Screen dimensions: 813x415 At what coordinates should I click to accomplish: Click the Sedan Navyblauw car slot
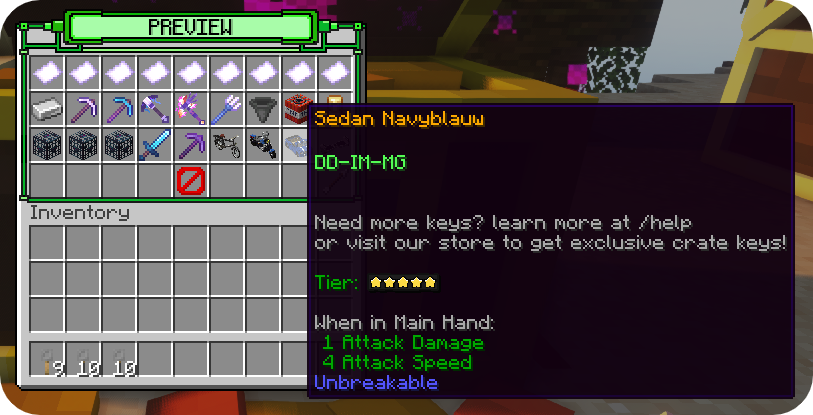297,144
